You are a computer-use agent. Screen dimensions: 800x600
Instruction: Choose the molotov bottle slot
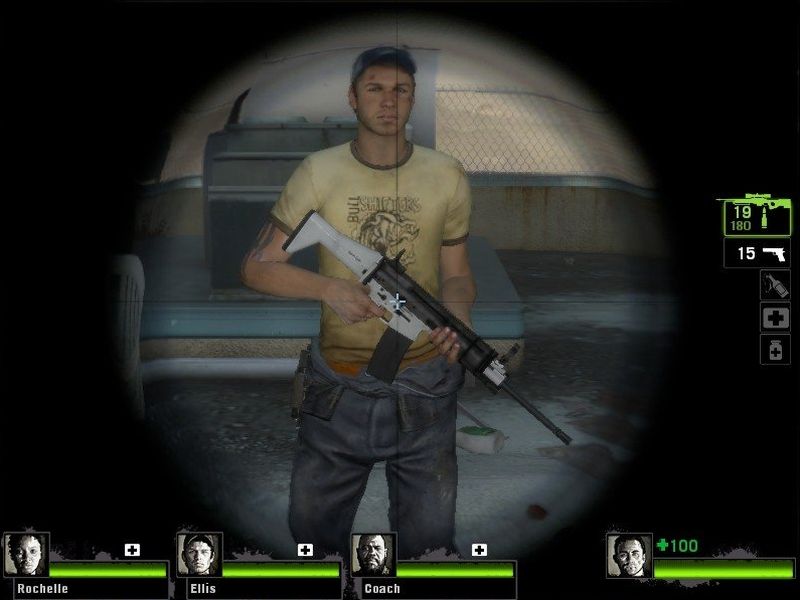coord(775,285)
